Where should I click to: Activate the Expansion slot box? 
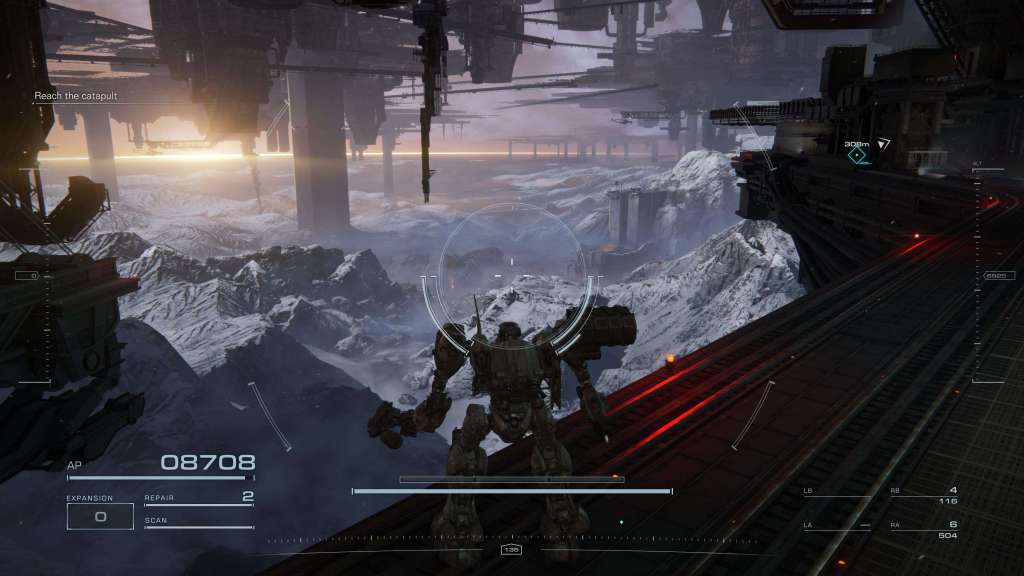100,516
